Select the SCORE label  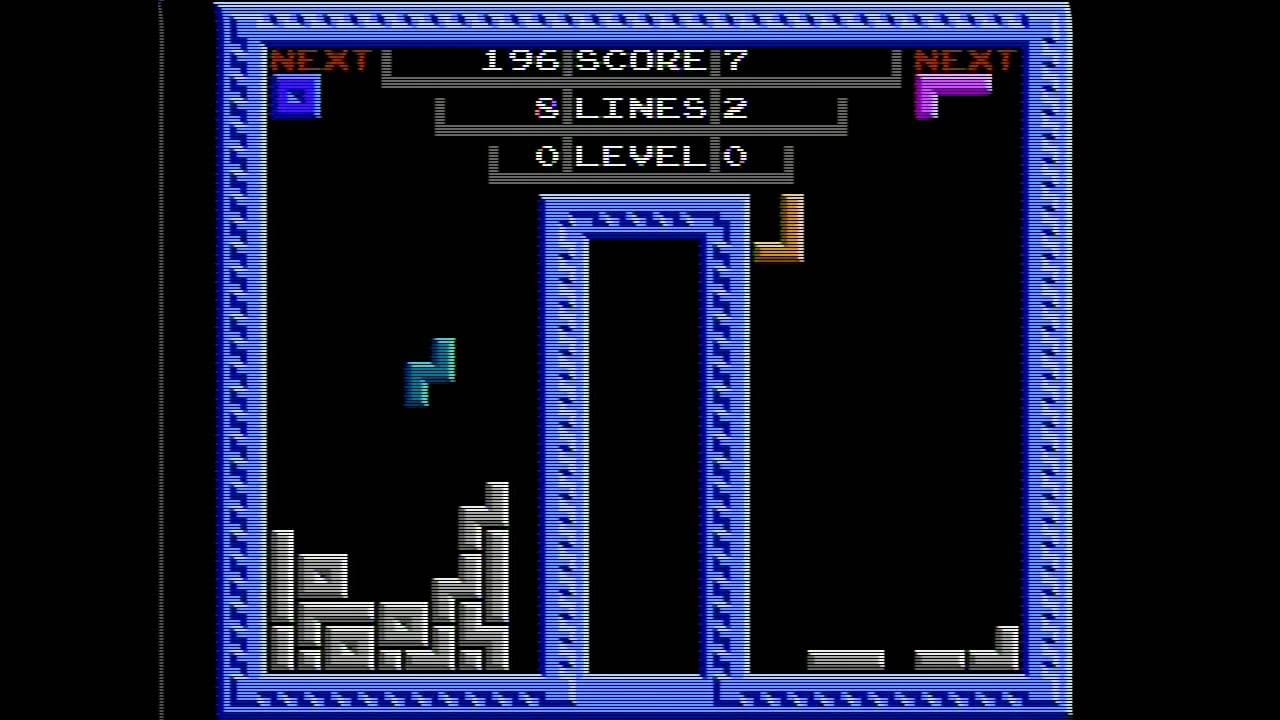click(x=640, y=59)
